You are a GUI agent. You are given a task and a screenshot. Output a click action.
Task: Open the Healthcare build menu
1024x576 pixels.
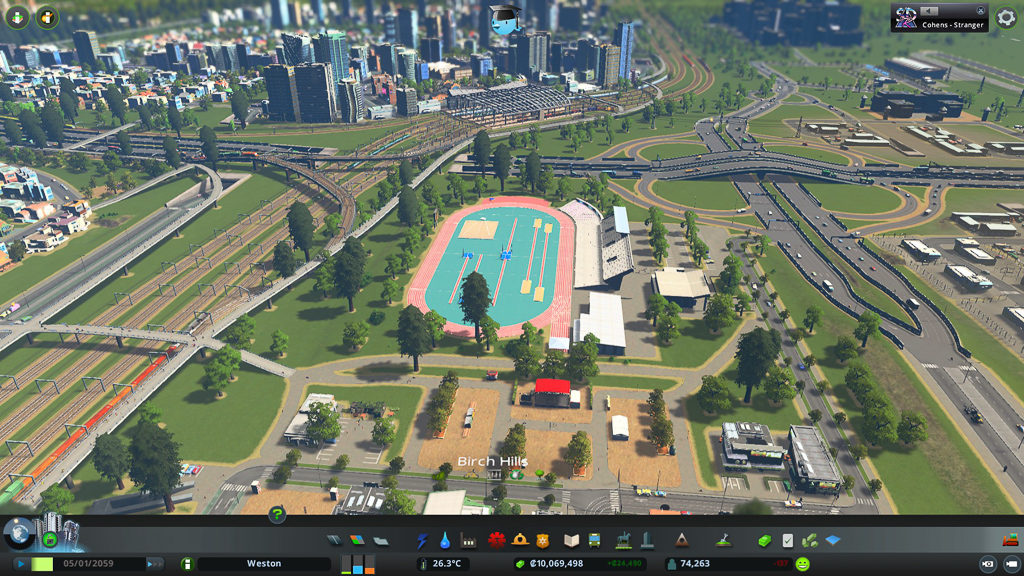498,541
